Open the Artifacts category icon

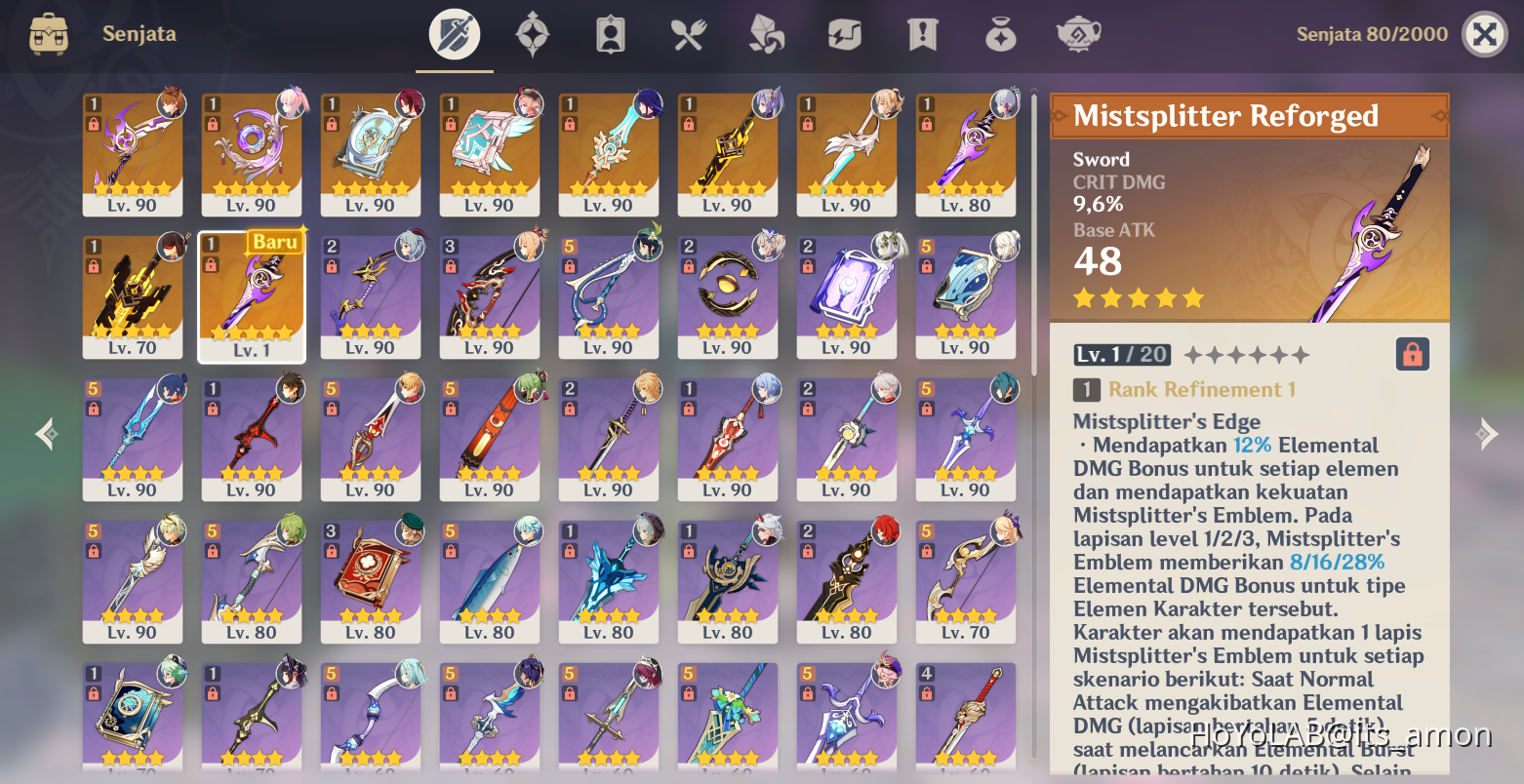click(532, 33)
